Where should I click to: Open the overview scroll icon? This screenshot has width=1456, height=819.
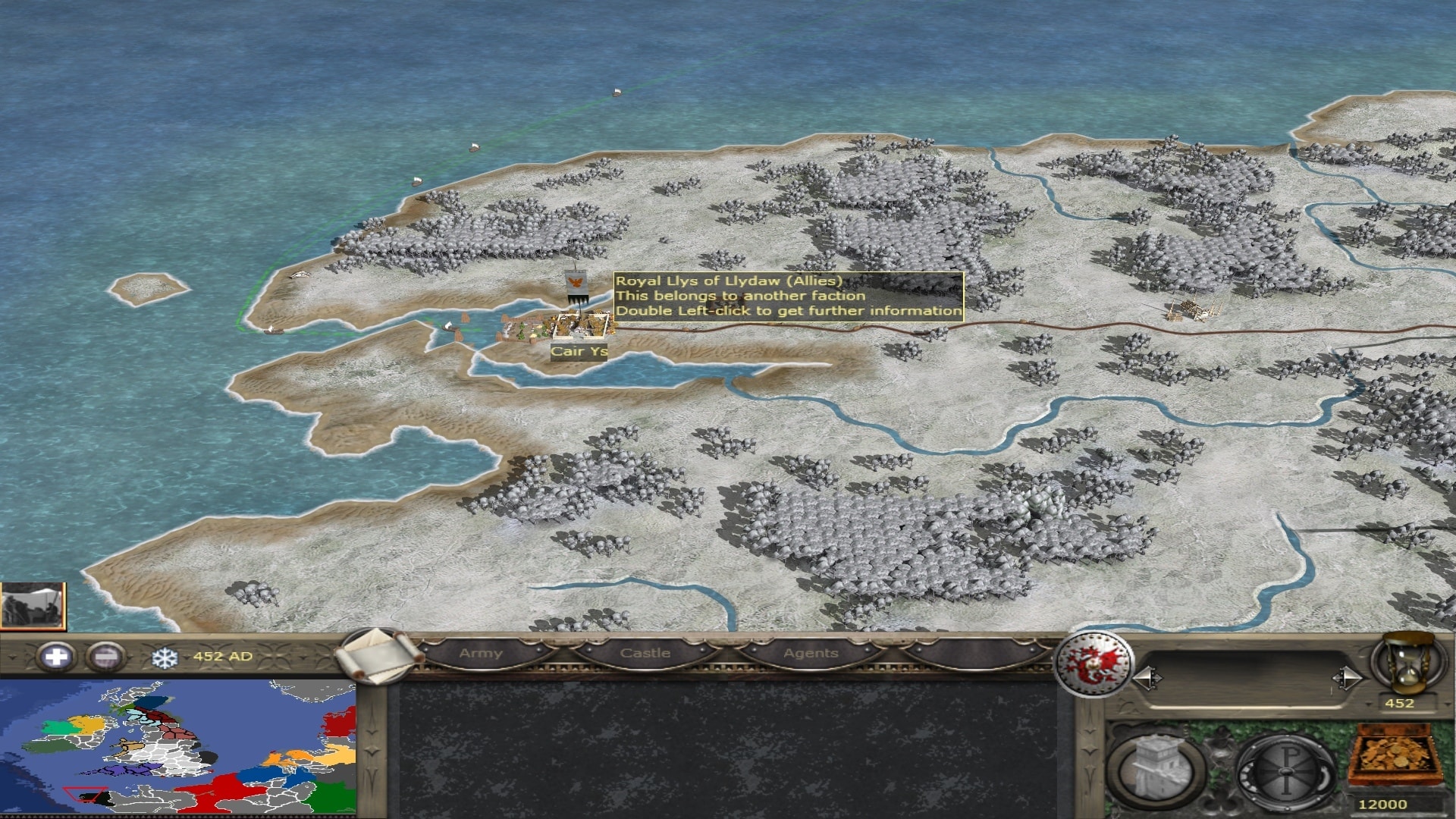point(378,655)
